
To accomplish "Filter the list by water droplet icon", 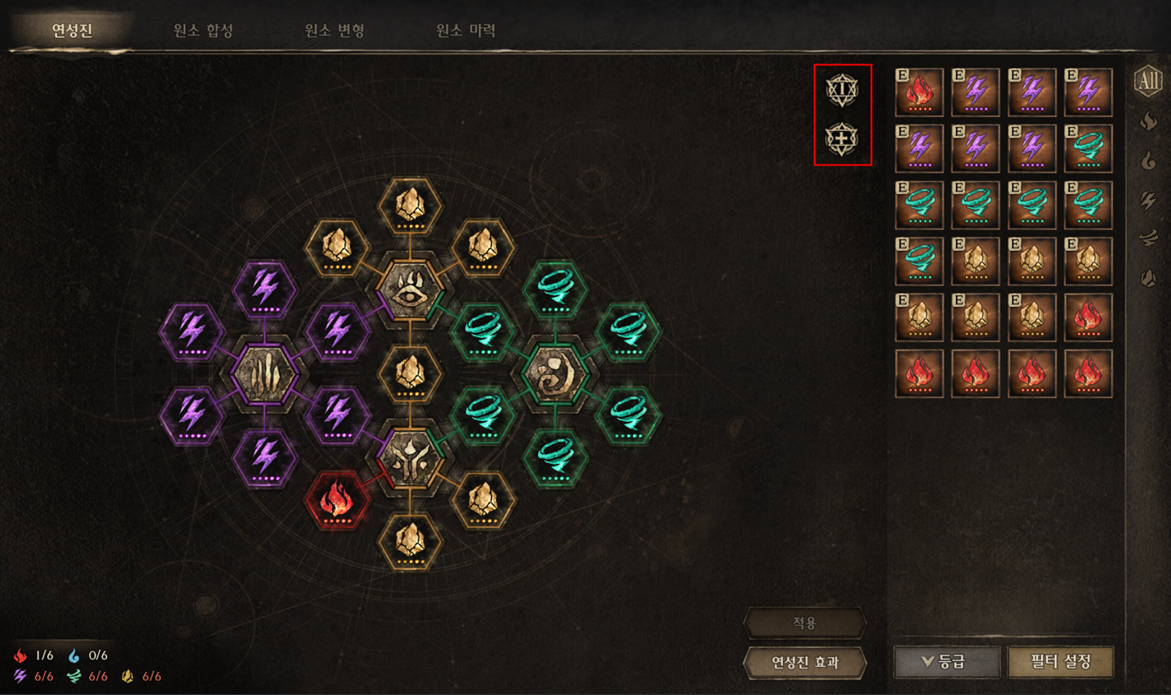I will point(1148,160).
